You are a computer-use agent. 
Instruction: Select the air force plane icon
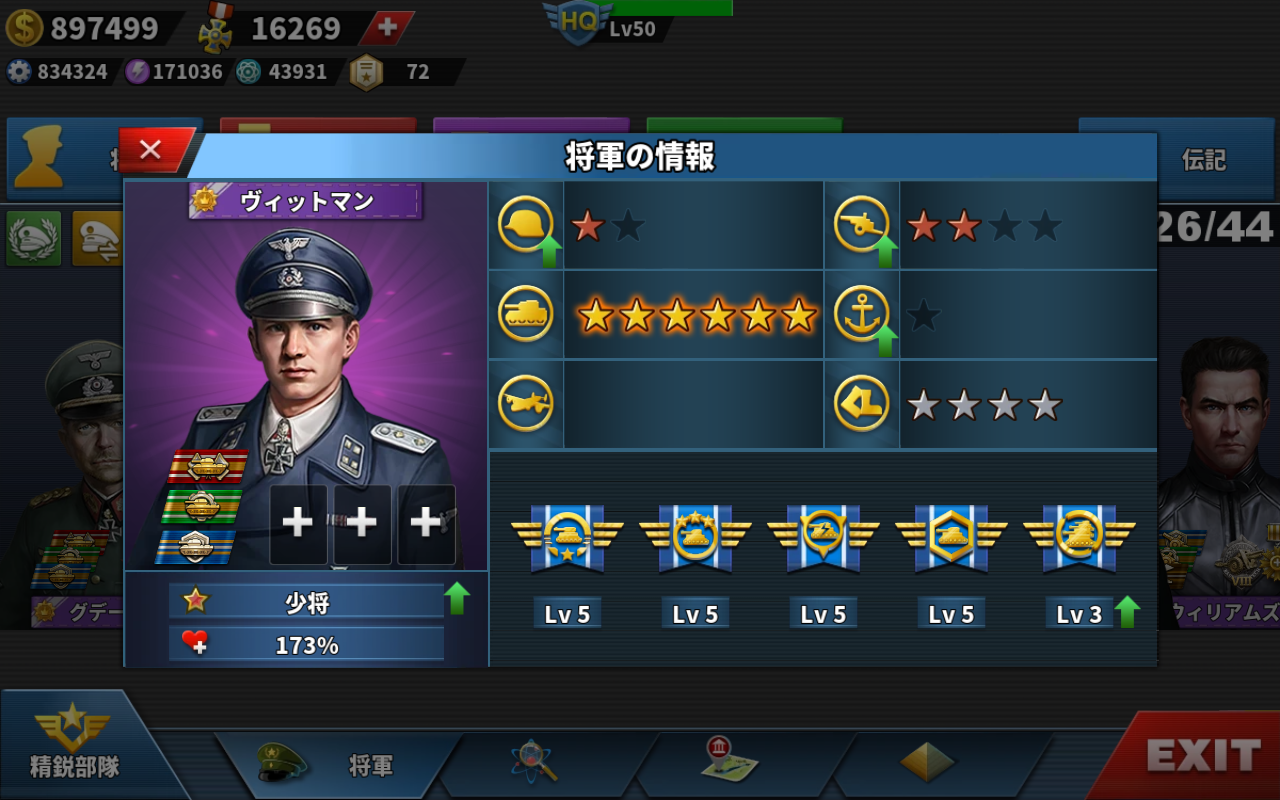point(525,405)
